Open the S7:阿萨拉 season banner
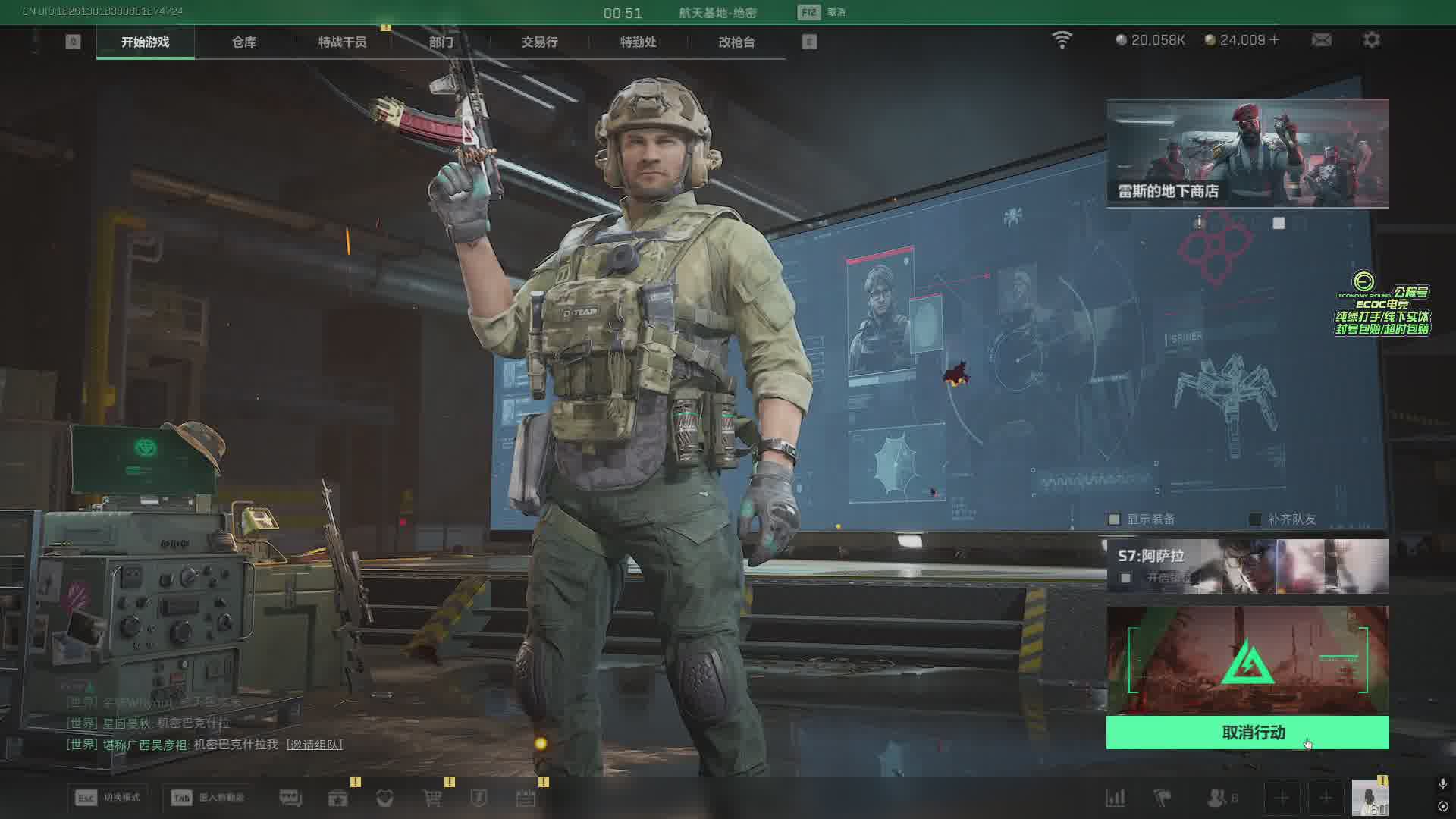Image resolution: width=1456 pixels, height=819 pixels. click(1247, 566)
